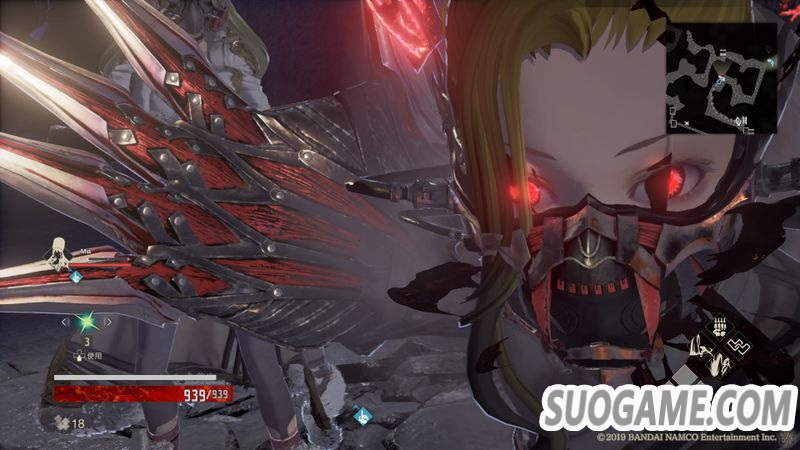Choose the zigzag icon in weapon diamond
Viewport: 800px width, 450px height.
click(742, 347)
